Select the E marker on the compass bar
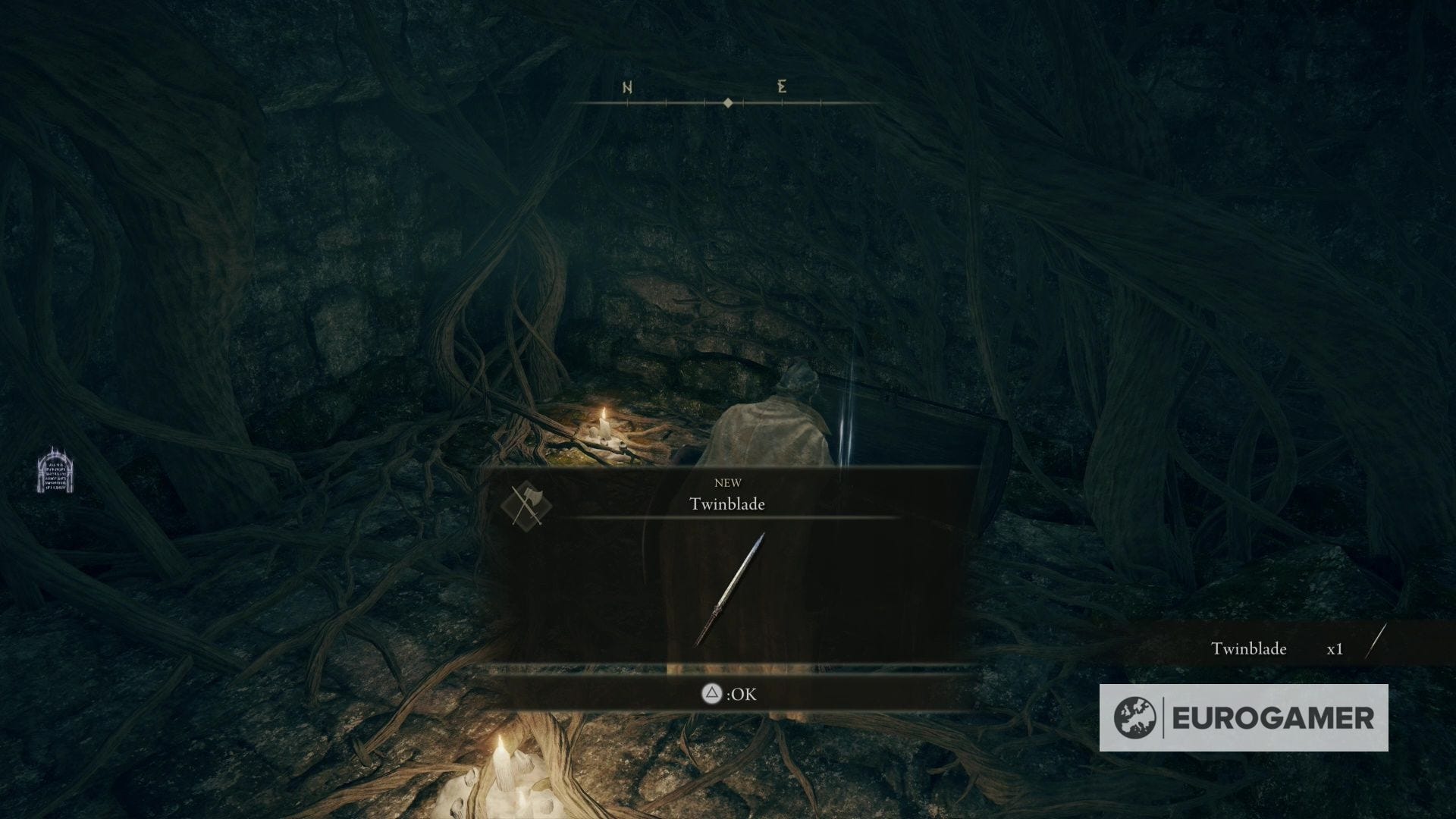The width and height of the screenshot is (1456, 819). [x=781, y=87]
